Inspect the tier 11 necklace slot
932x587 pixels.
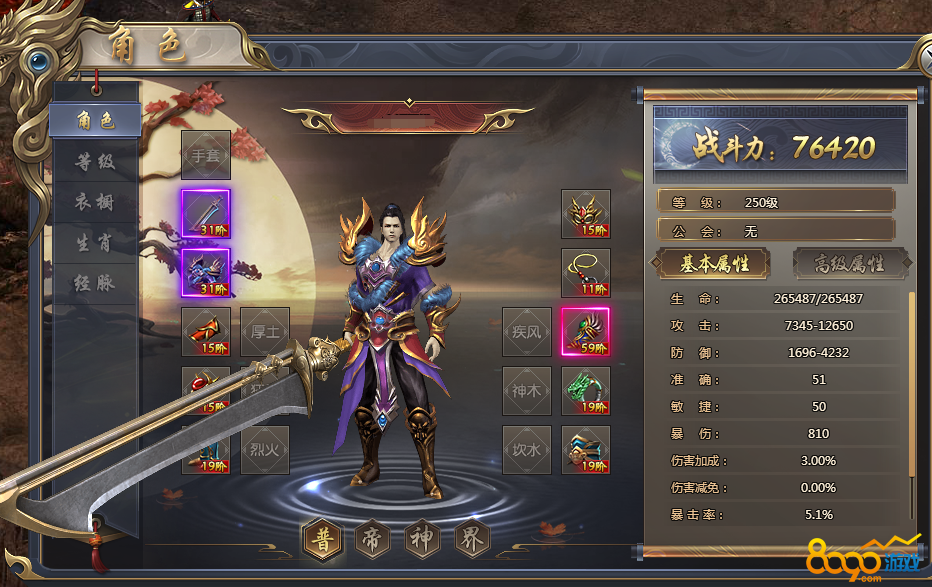pos(586,273)
